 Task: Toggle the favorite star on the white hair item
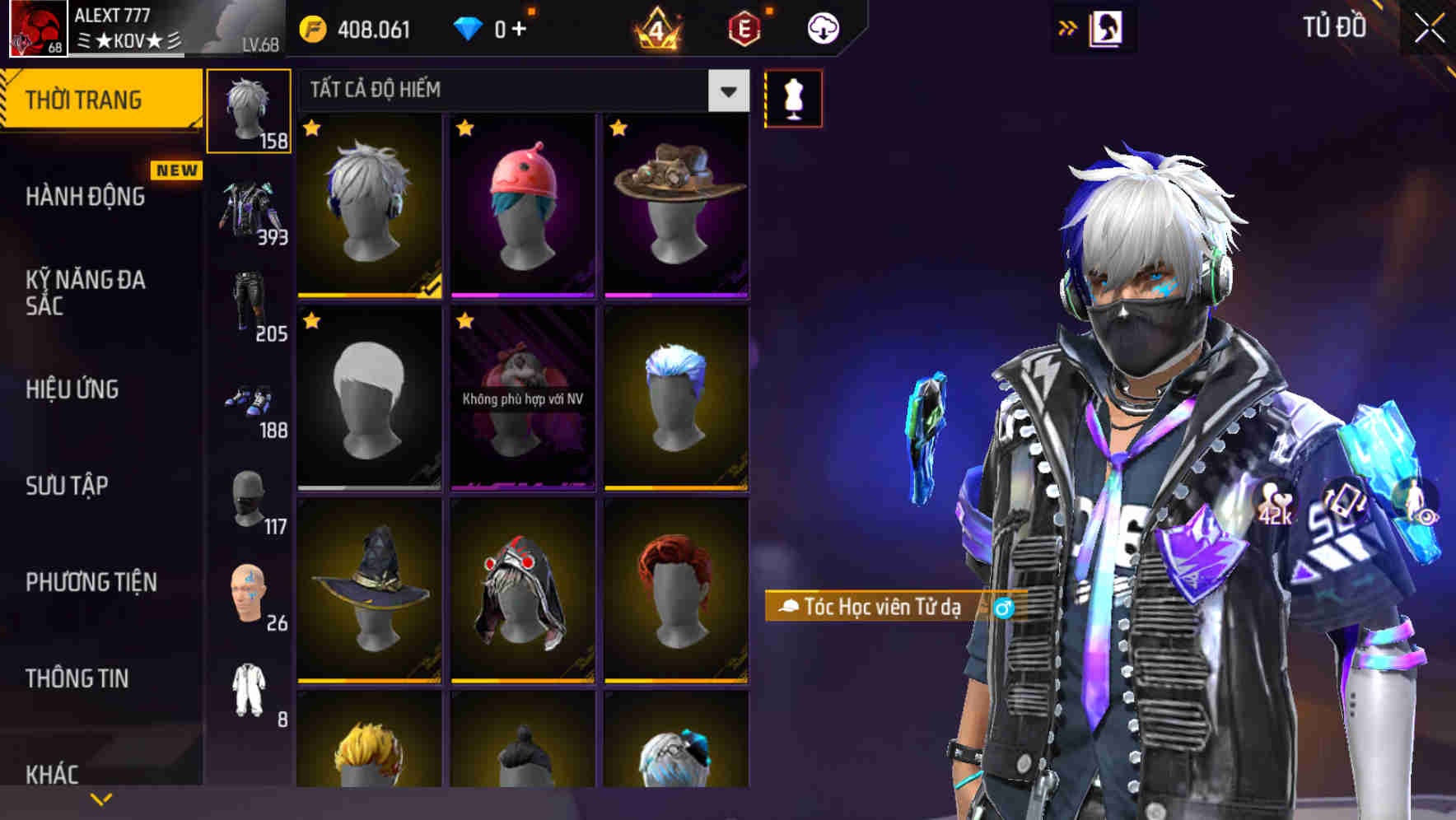pyautogui.click(x=311, y=129)
